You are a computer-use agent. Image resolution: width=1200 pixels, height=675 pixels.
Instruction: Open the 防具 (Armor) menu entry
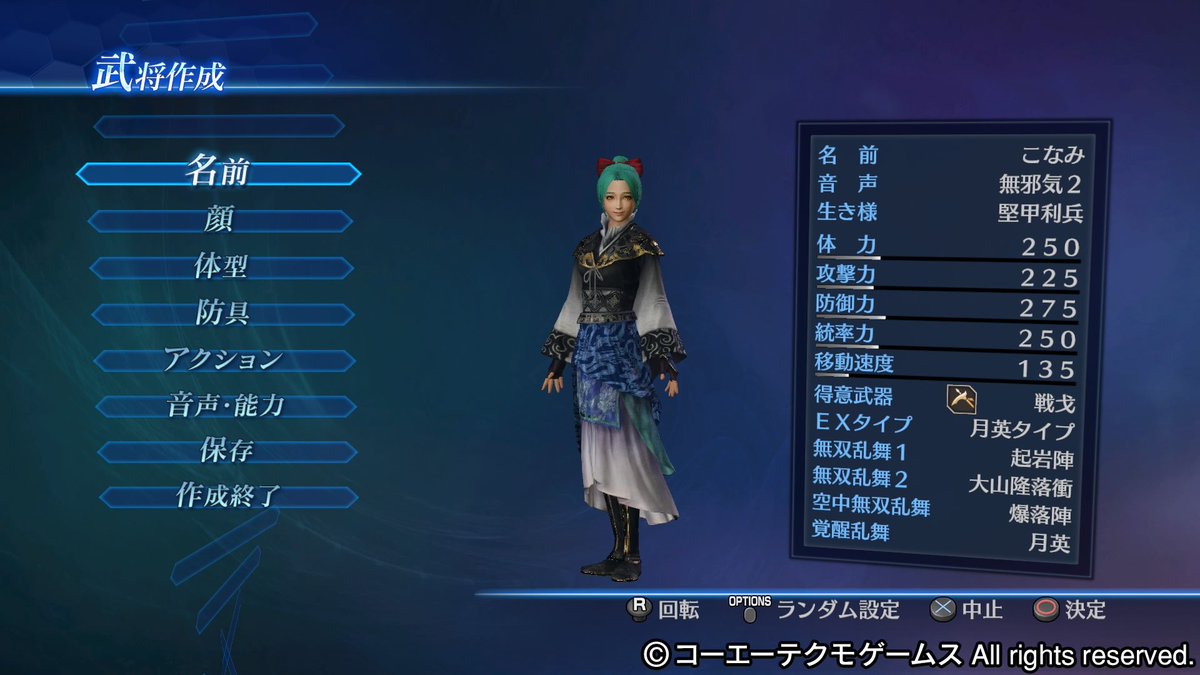point(223,314)
